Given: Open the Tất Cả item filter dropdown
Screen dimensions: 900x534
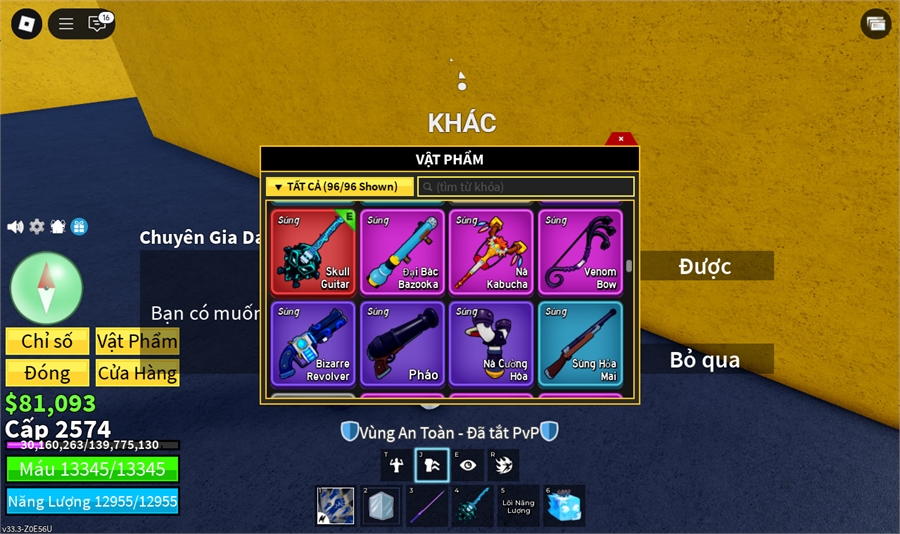Looking at the screenshot, I should click(339, 187).
